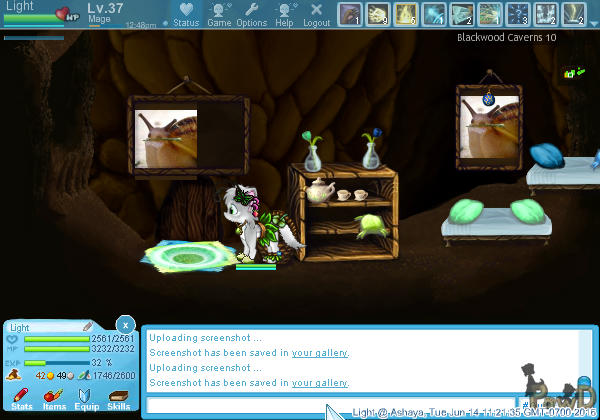Open the Skills book
This screenshot has height=420, width=600.
pyautogui.click(x=118, y=400)
